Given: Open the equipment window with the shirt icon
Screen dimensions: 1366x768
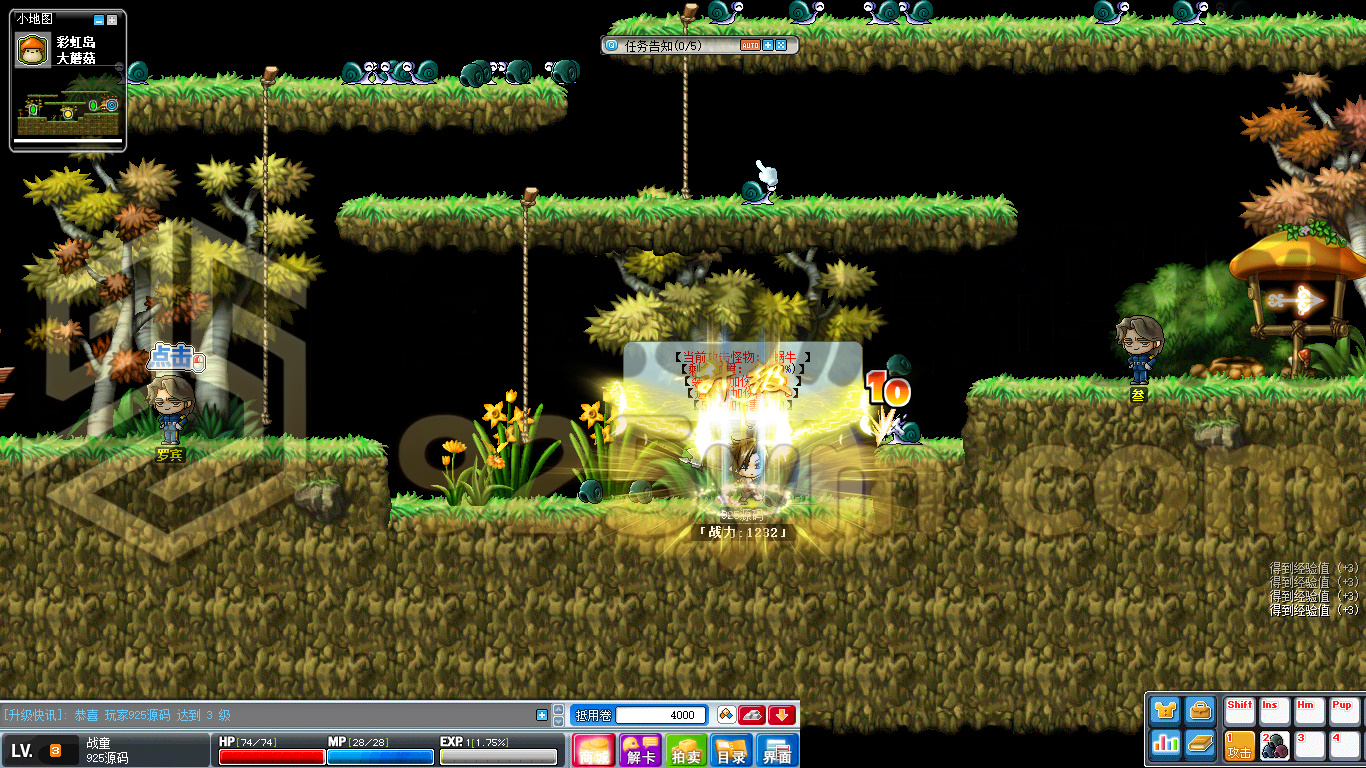Looking at the screenshot, I should coord(1166,710).
